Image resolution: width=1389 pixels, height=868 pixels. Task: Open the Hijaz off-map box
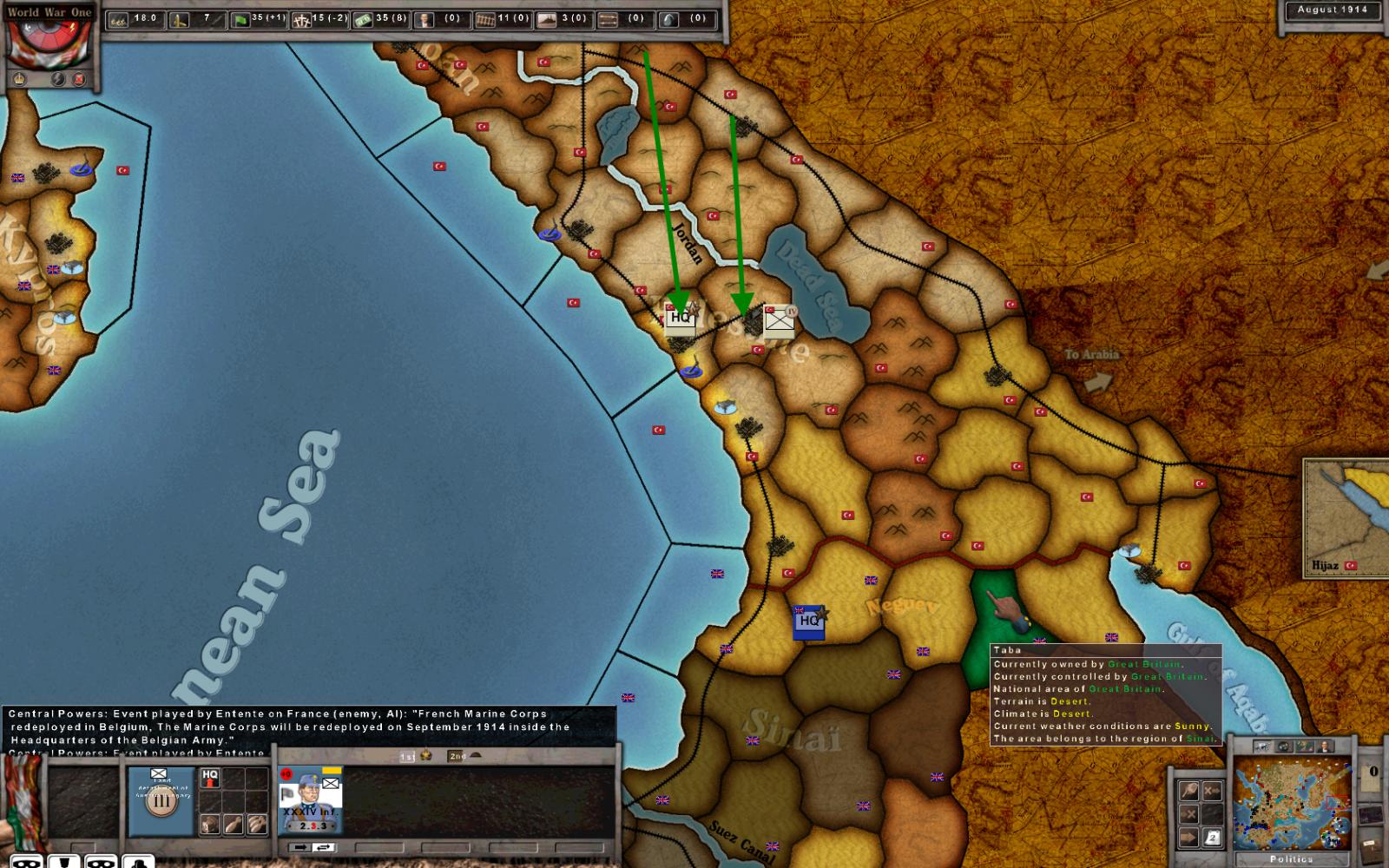point(1344,518)
